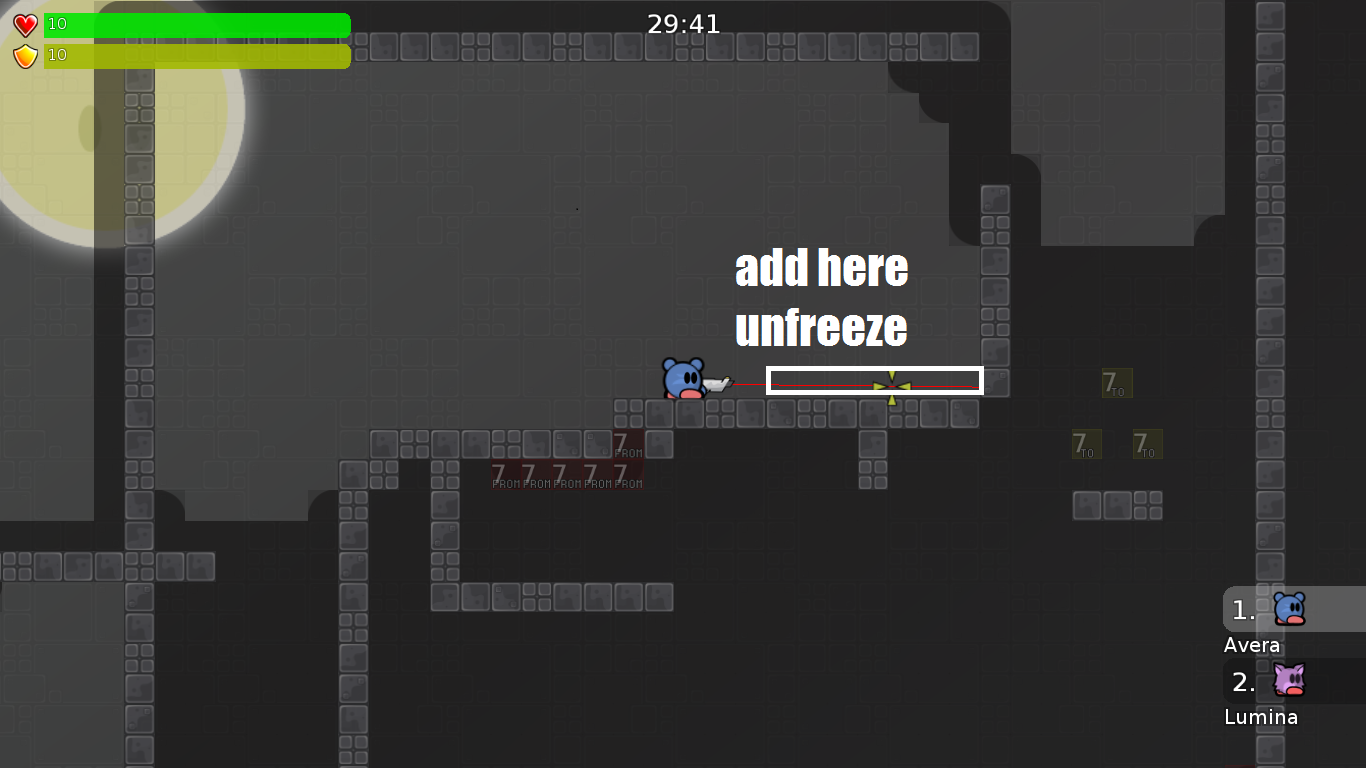
Task: Click the red heart health icon
Action: [24, 24]
